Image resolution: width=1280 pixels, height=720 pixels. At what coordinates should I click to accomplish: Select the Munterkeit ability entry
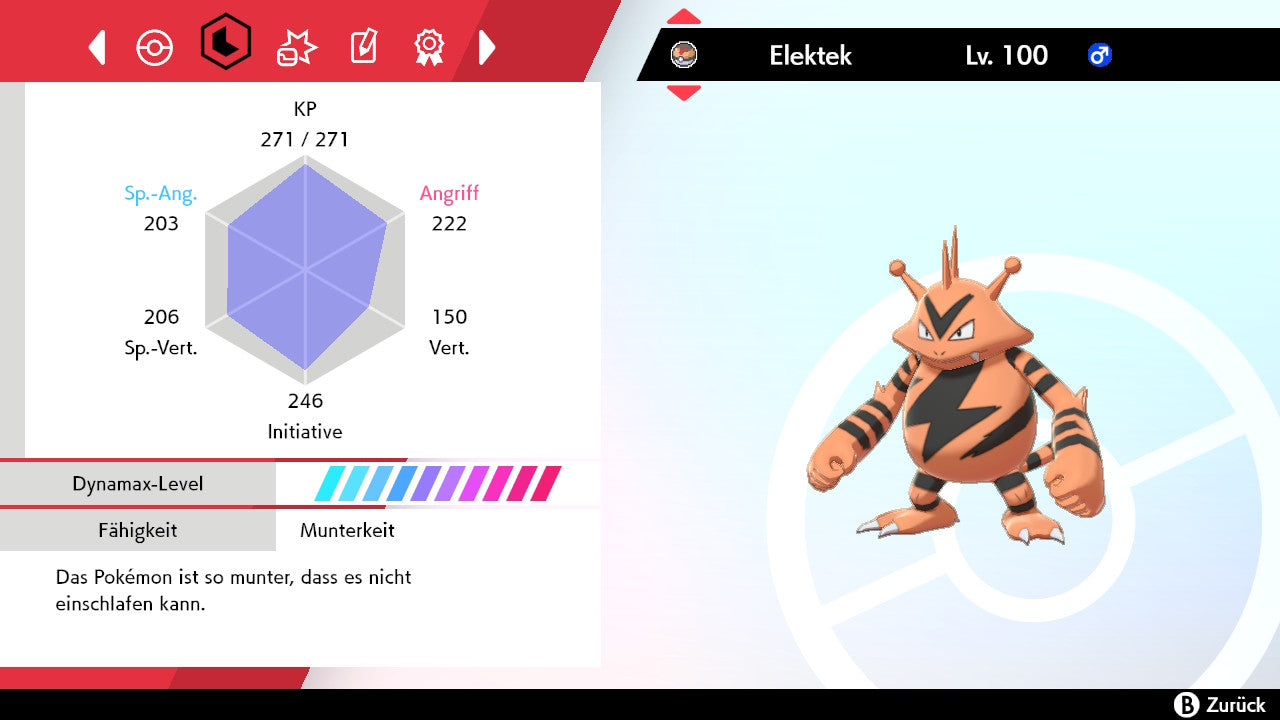[x=347, y=530]
